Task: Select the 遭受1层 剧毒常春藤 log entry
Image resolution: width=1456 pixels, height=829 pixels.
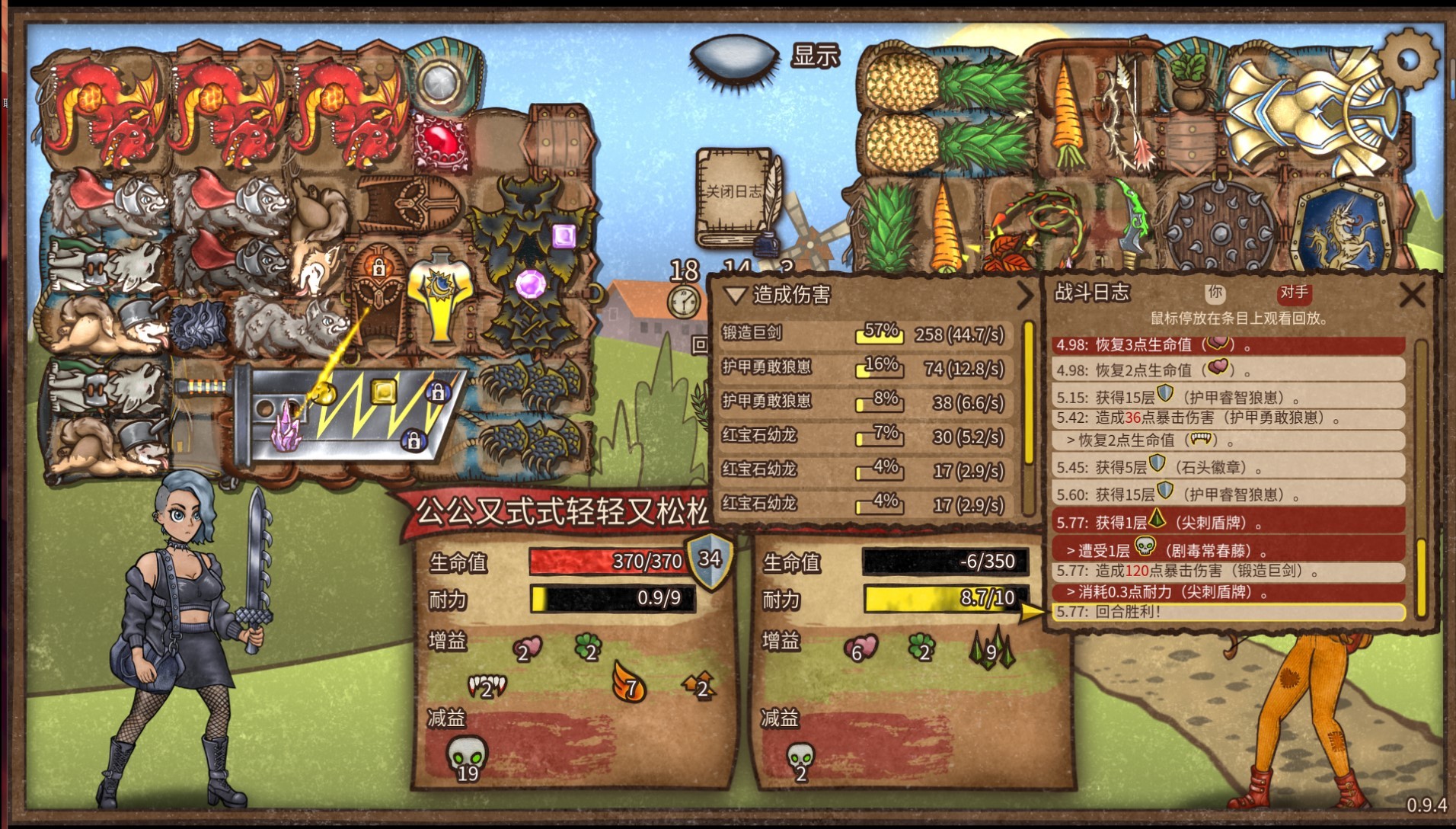Action: (1228, 550)
